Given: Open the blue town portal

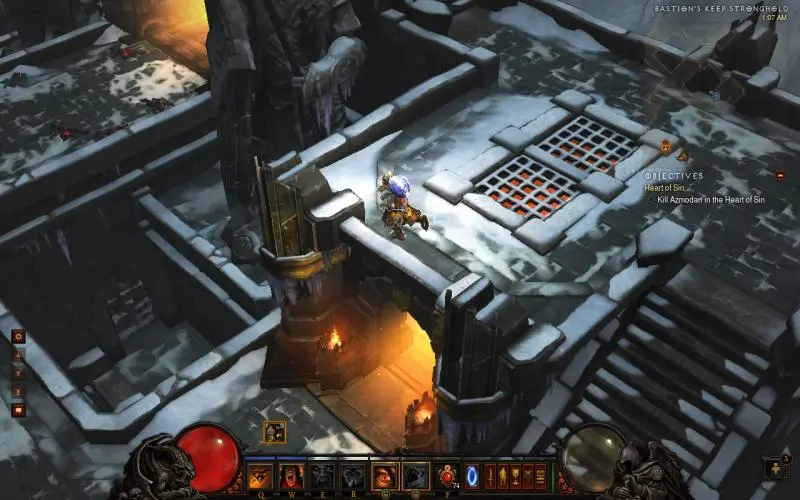Looking at the screenshot, I should 472,475.
